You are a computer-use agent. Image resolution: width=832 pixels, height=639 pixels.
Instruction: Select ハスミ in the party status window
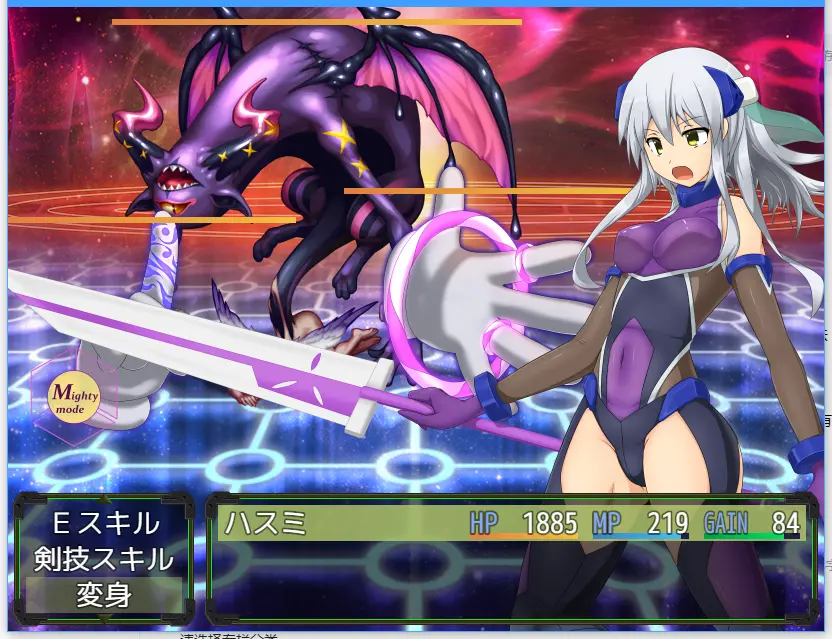click(264, 523)
